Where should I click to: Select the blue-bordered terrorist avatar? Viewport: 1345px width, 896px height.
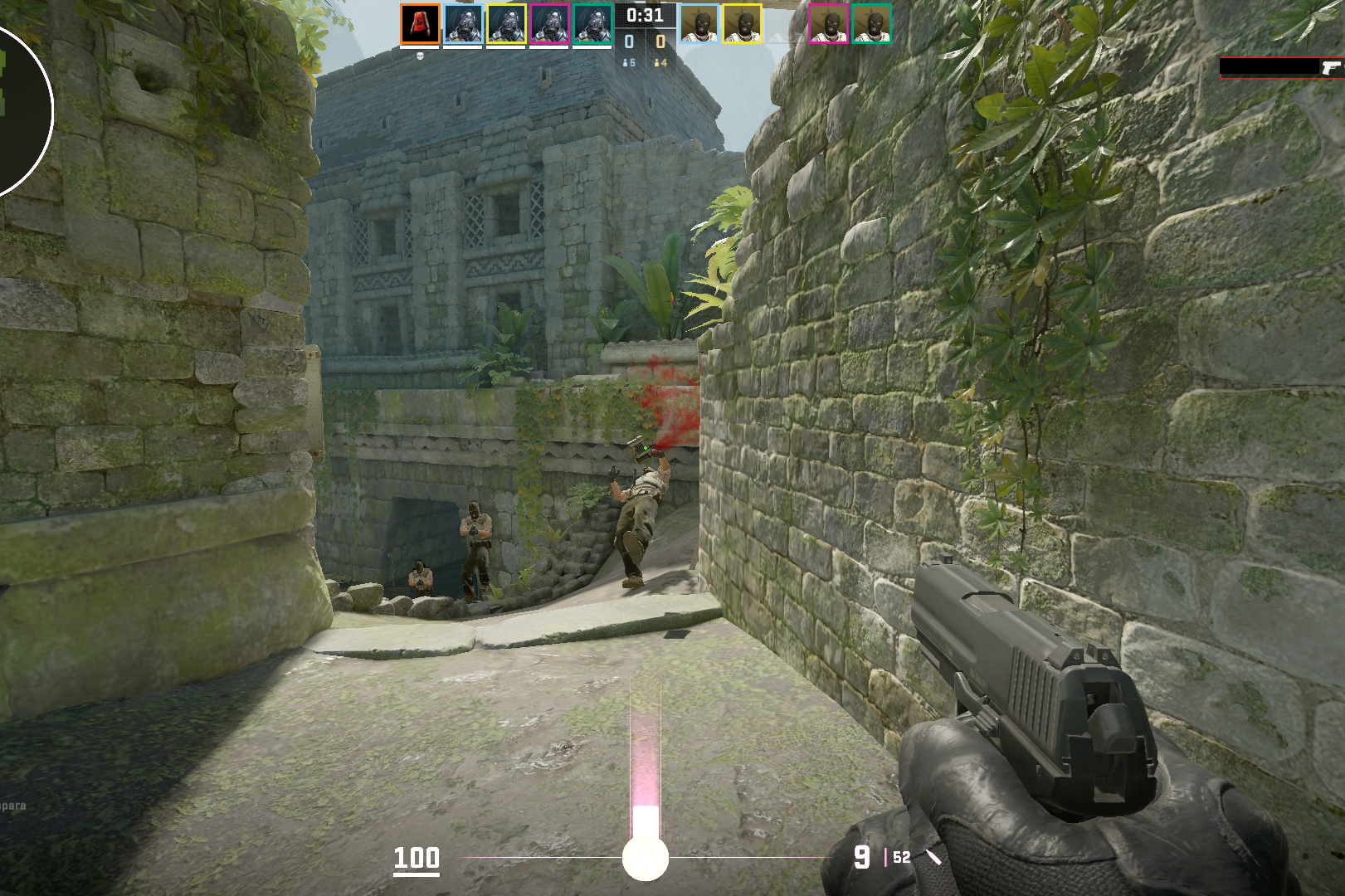coord(699,24)
